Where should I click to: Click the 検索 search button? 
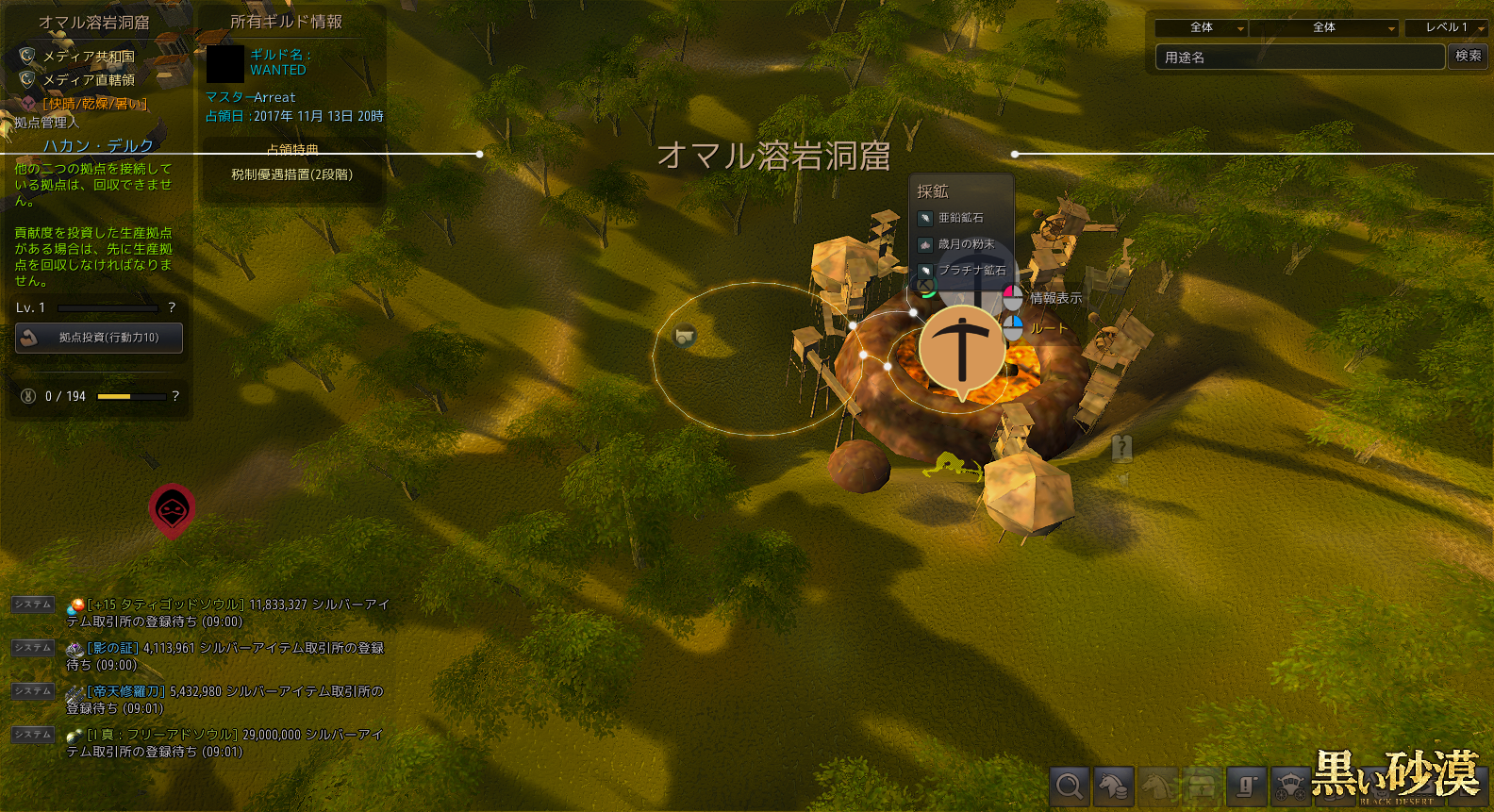pos(1468,57)
